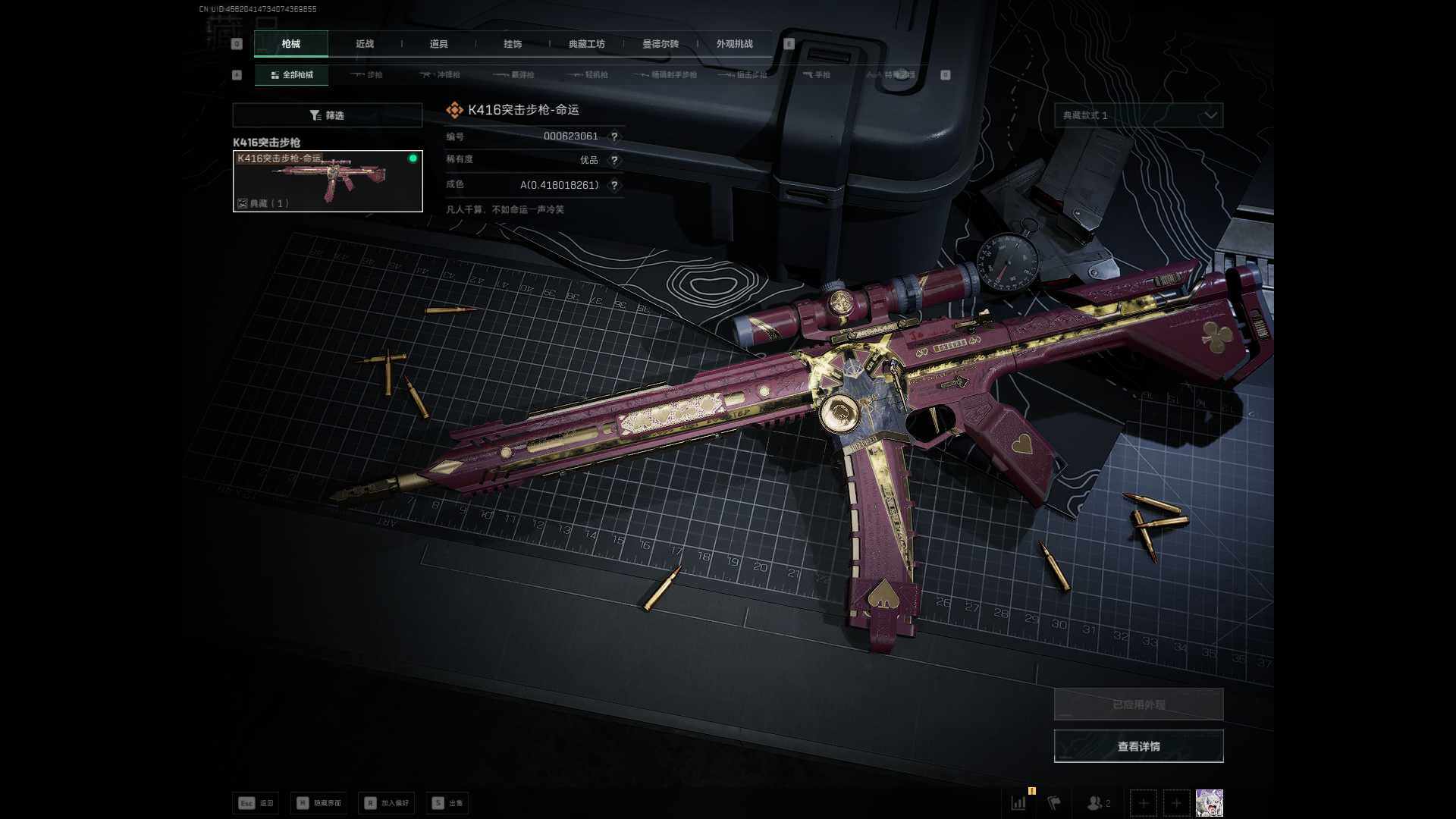The image size is (1456, 819).
Task: Click the 成色 wear help icon
Action: (614, 185)
